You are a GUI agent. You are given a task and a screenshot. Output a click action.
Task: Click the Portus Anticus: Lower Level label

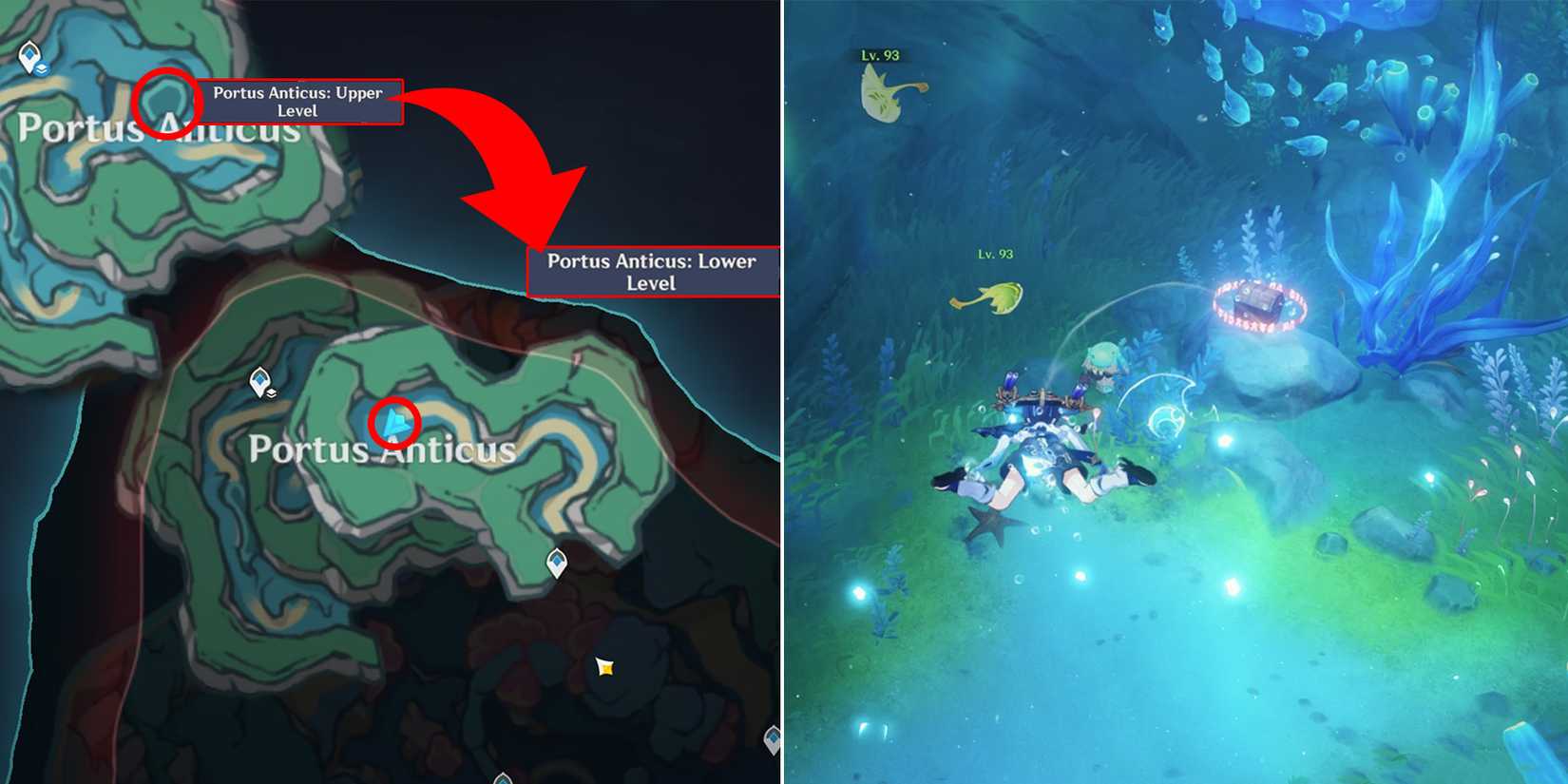pos(652,272)
